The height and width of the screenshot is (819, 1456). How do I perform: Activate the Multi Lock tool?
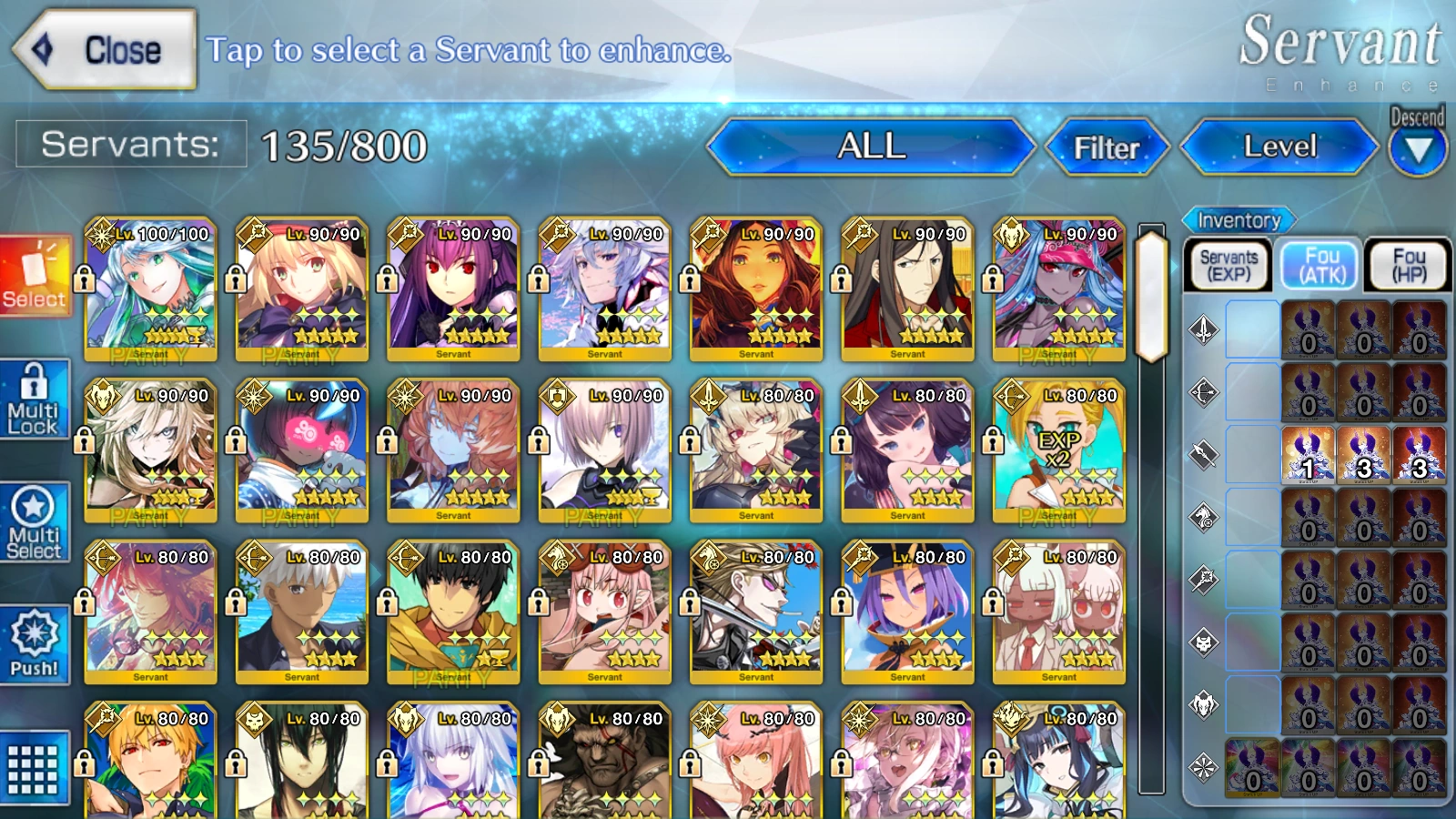[35, 399]
